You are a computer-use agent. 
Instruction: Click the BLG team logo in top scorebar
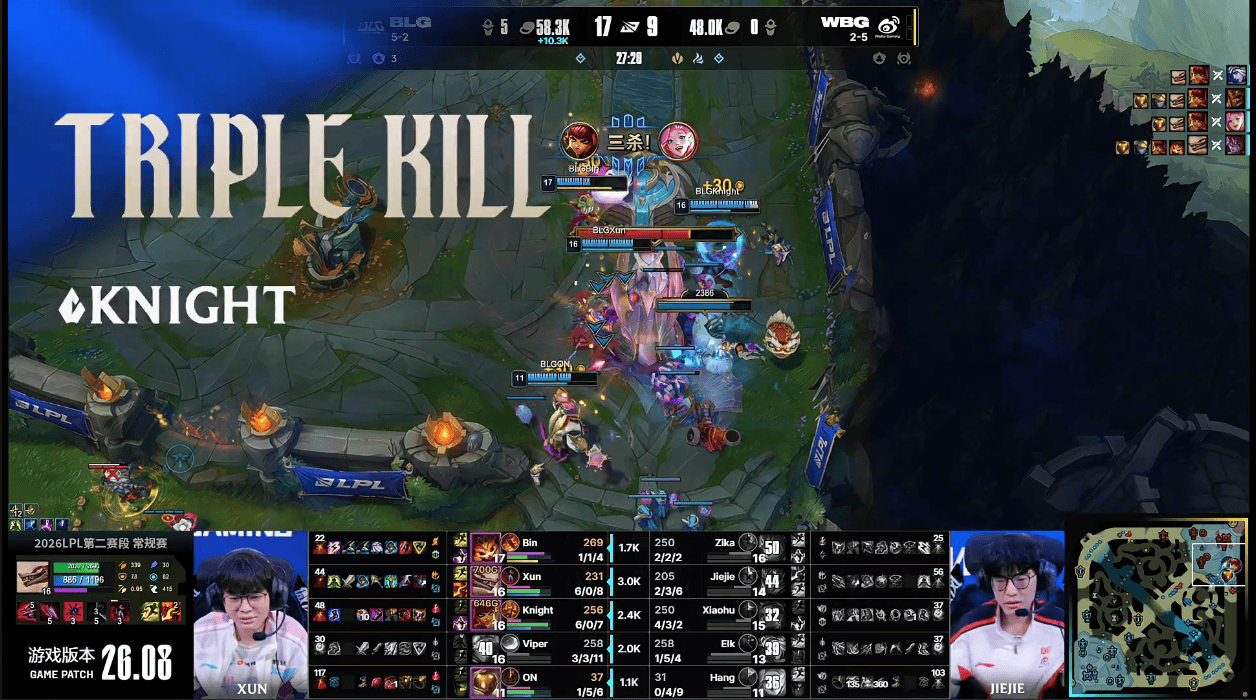(x=370, y=25)
